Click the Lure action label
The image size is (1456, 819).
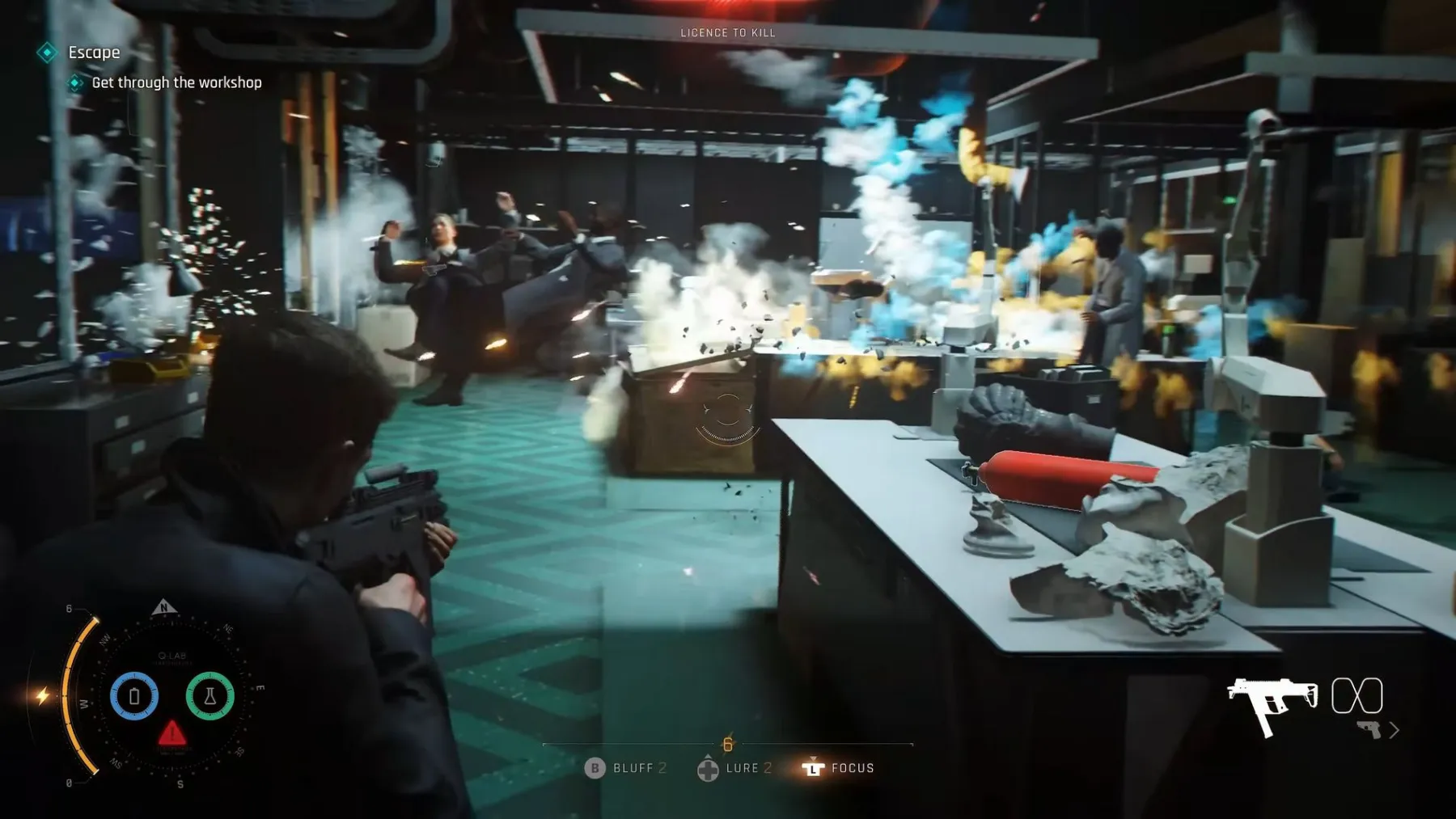pyautogui.click(x=742, y=768)
